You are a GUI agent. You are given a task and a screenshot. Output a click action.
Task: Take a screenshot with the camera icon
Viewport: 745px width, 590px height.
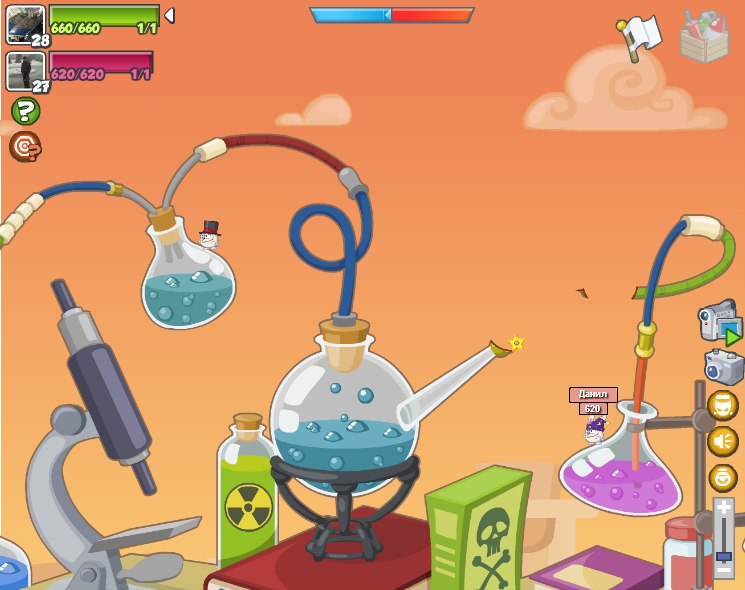pyautogui.click(x=723, y=367)
